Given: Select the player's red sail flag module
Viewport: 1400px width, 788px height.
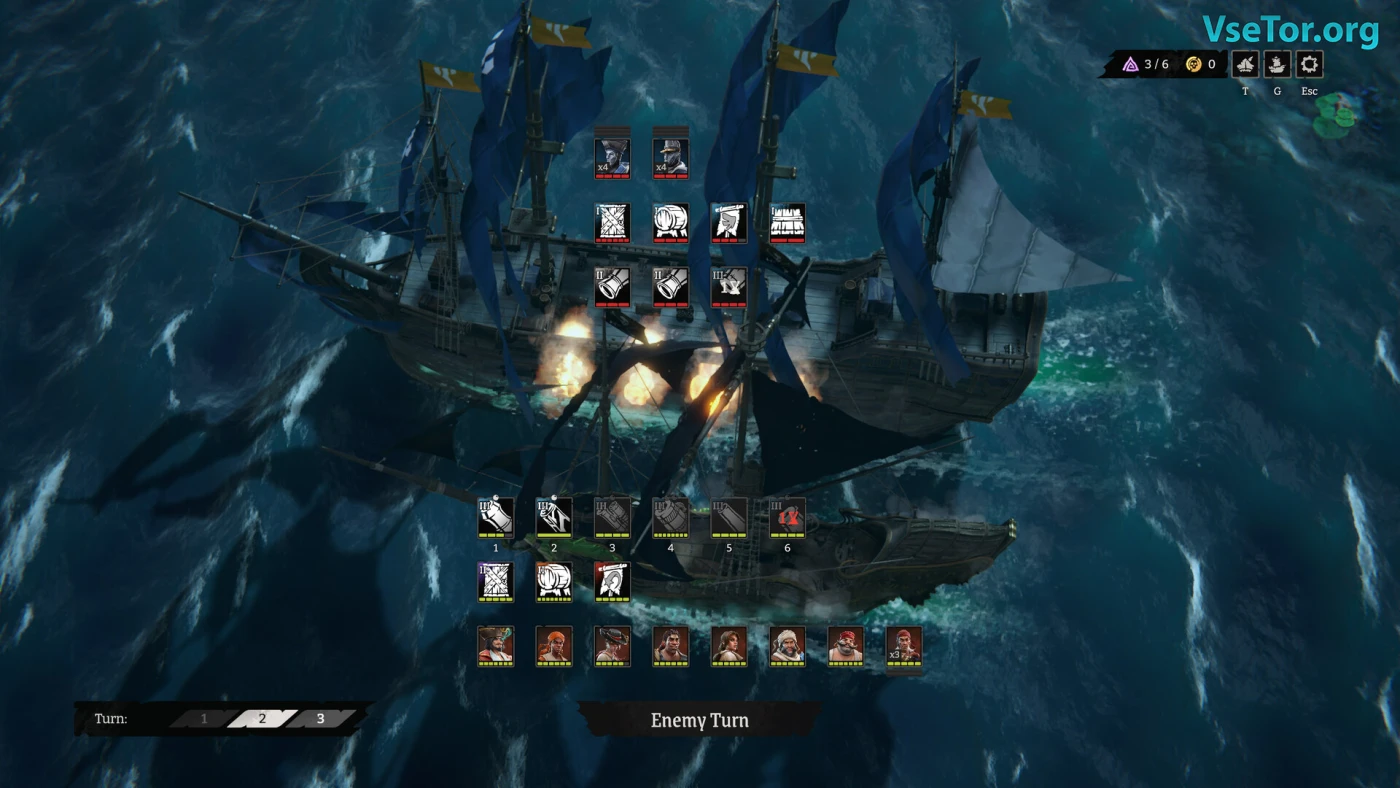Looking at the screenshot, I should click(x=612, y=581).
